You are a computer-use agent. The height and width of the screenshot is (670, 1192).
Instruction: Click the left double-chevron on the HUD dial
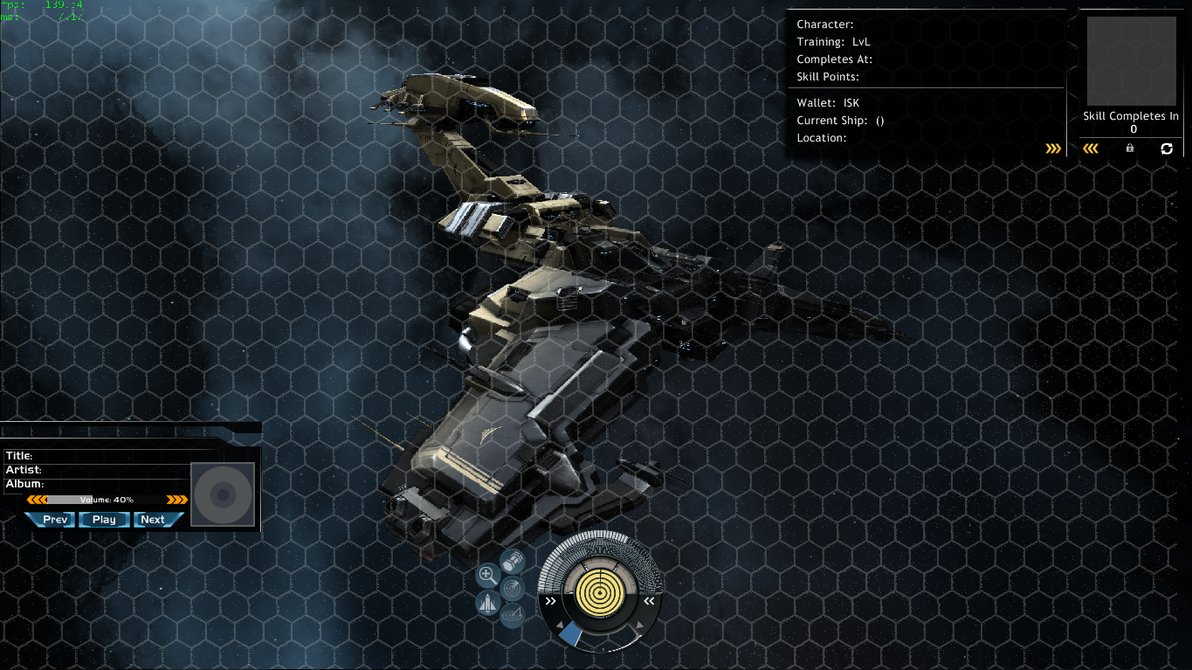coord(550,601)
